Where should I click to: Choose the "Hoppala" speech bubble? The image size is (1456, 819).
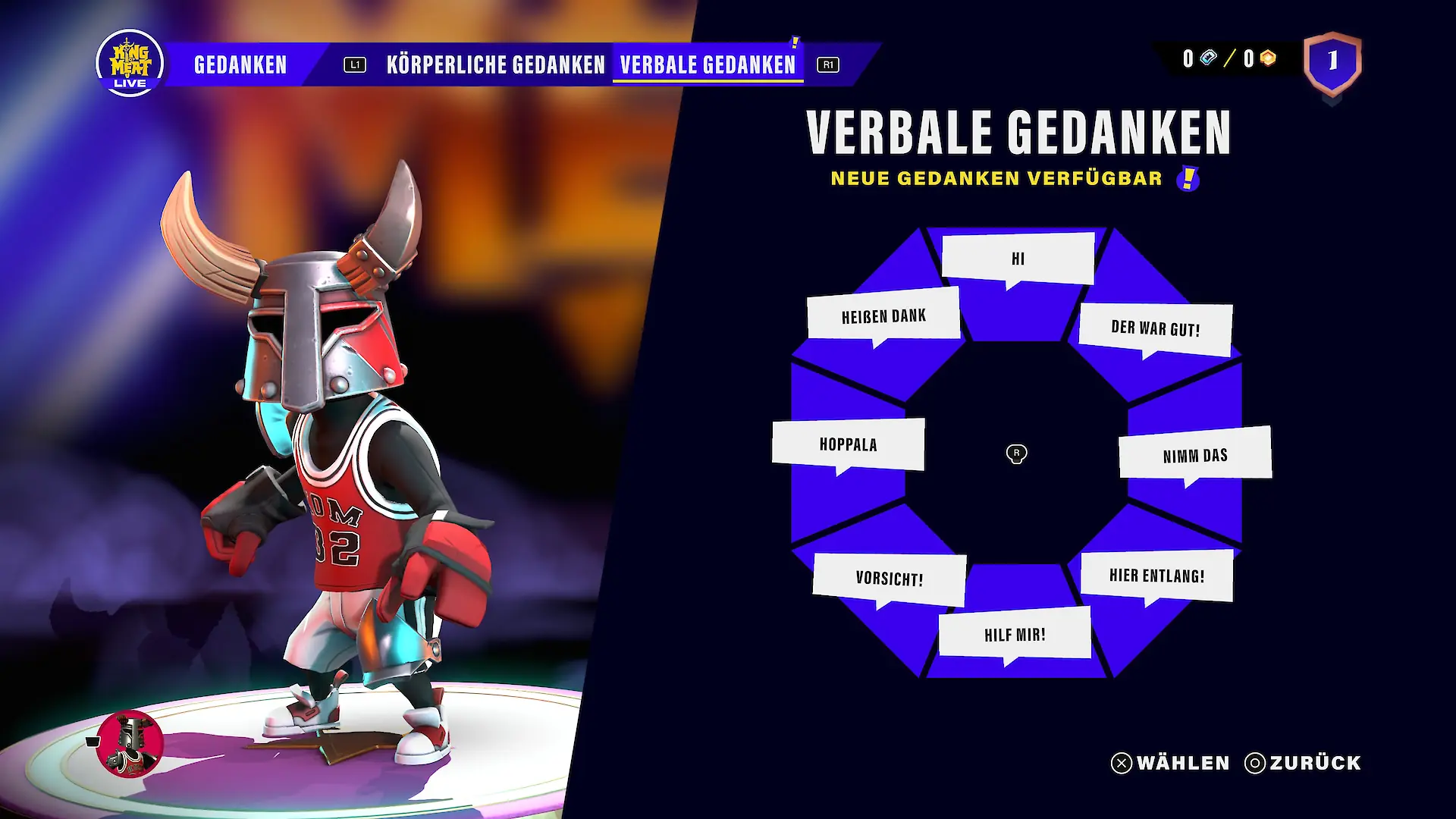(x=848, y=444)
